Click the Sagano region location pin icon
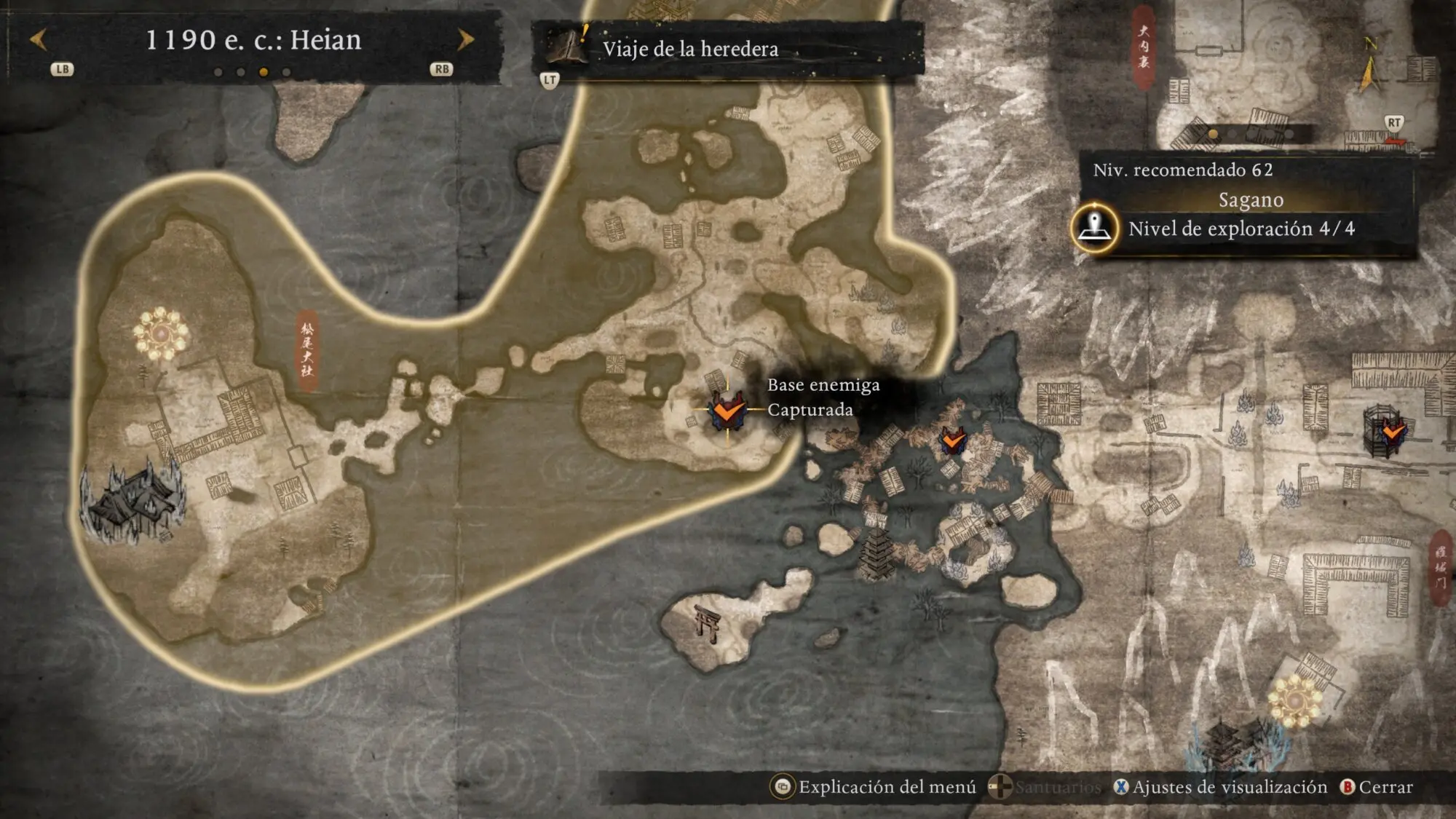The image size is (1456, 819). (x=1094, y=228)
